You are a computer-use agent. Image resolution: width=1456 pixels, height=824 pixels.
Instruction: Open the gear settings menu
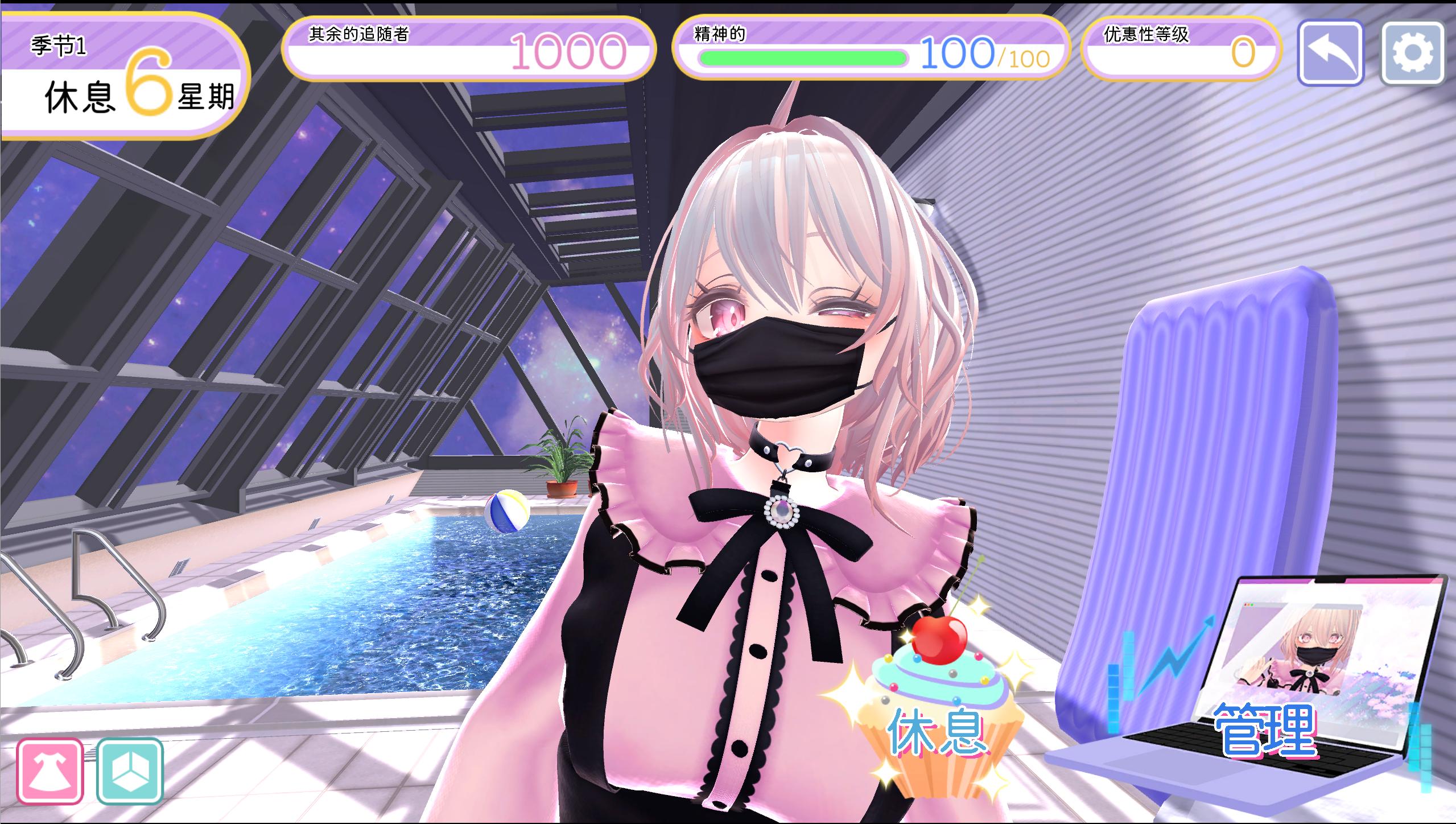click(1412, 53)
